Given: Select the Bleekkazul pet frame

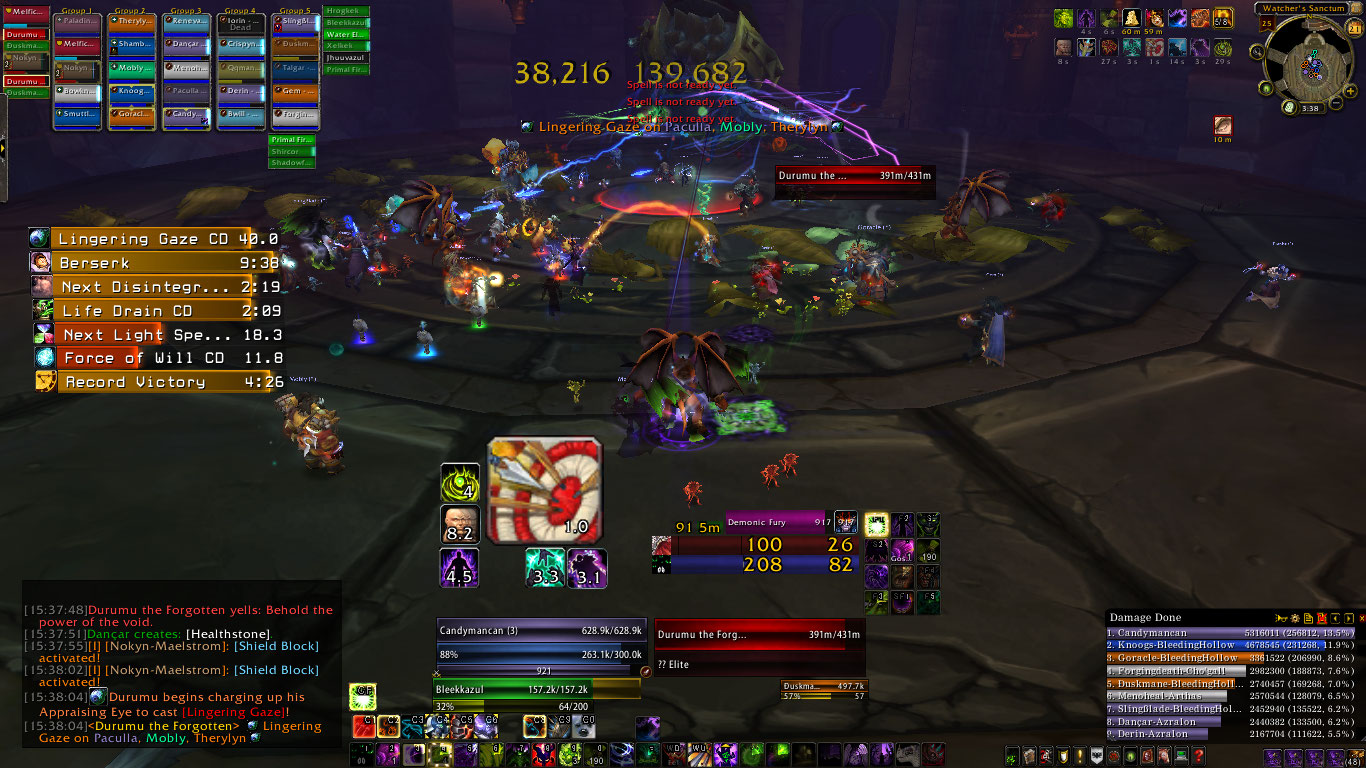Looking at the screenshot, I should 536,690.
